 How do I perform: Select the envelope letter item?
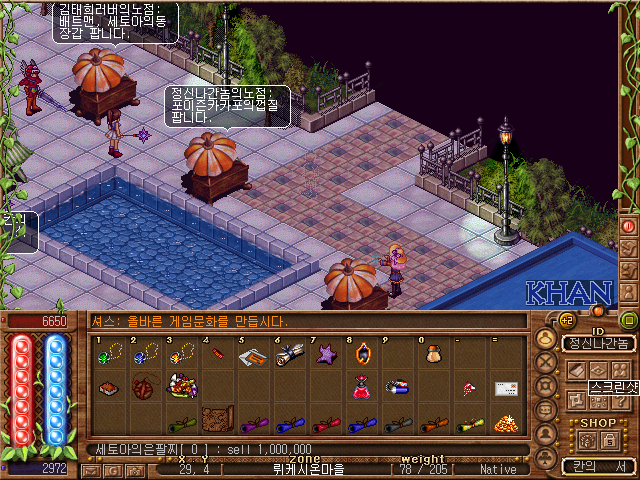point(506,388)
